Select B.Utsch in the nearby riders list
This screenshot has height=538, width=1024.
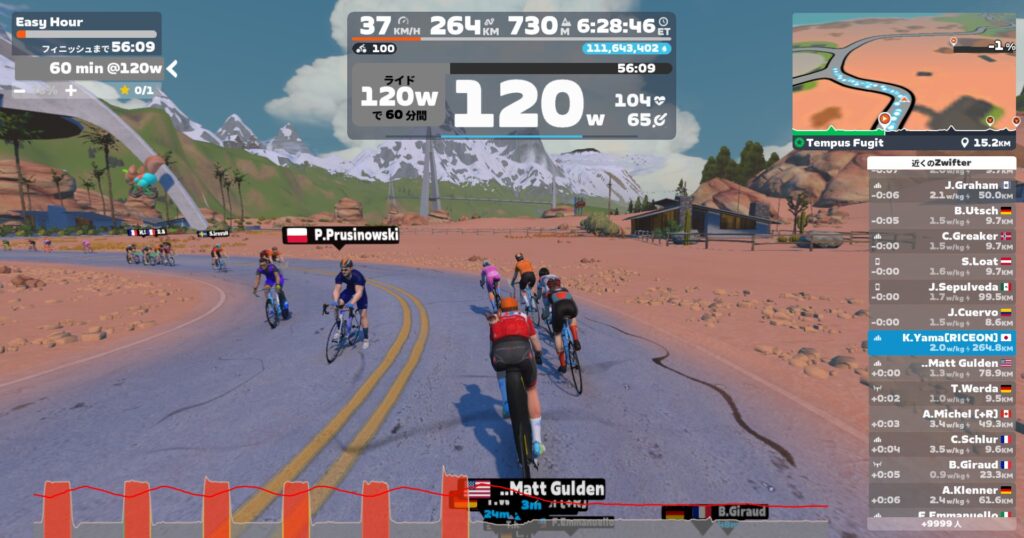tap(941, 215)
